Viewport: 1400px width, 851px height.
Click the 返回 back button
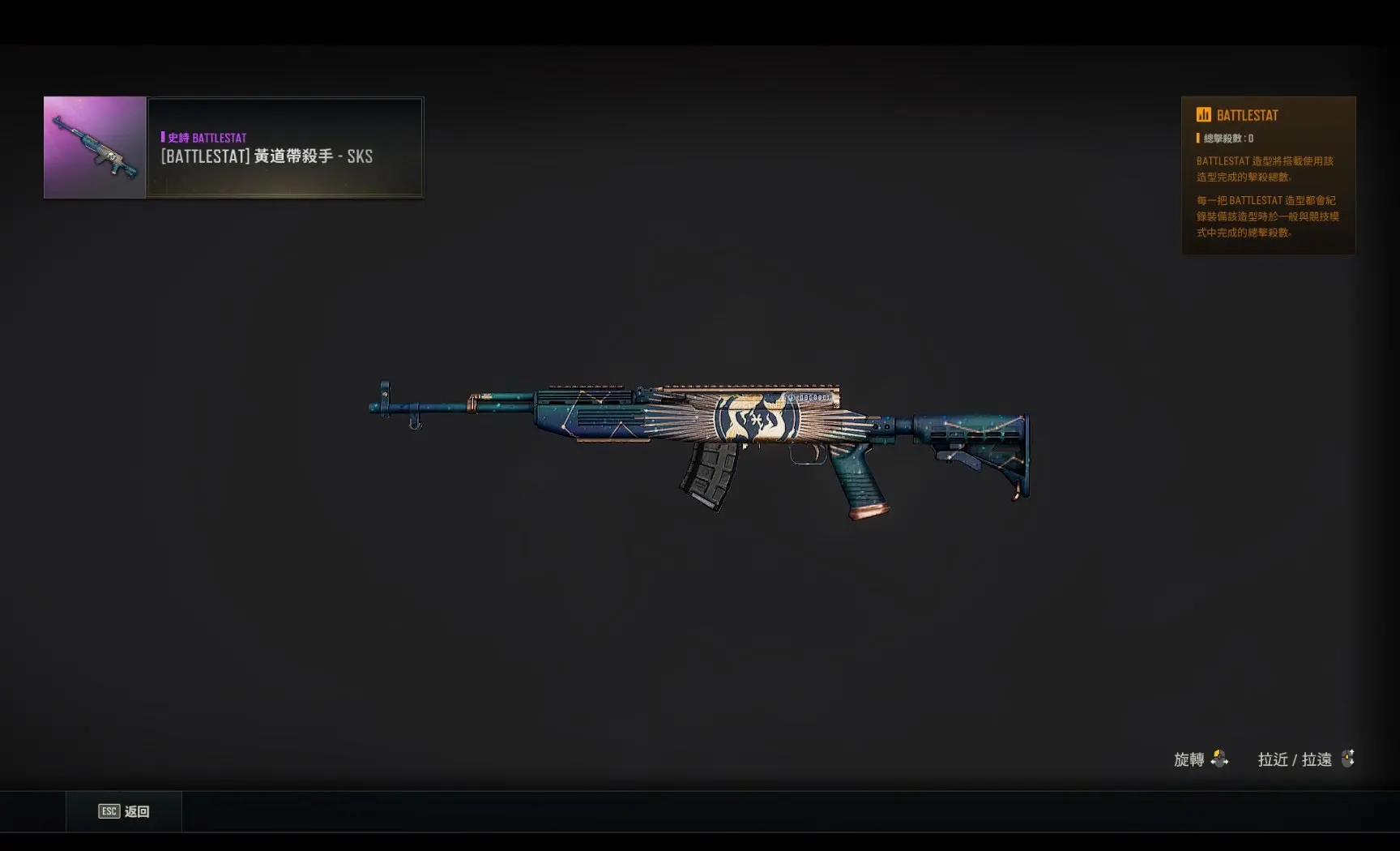[x=124, y=811]
